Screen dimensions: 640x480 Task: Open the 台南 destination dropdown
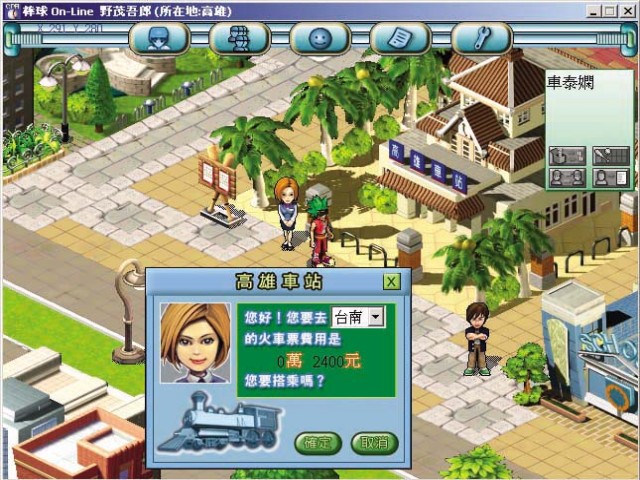pyautogui.click(x=376, y=317)
